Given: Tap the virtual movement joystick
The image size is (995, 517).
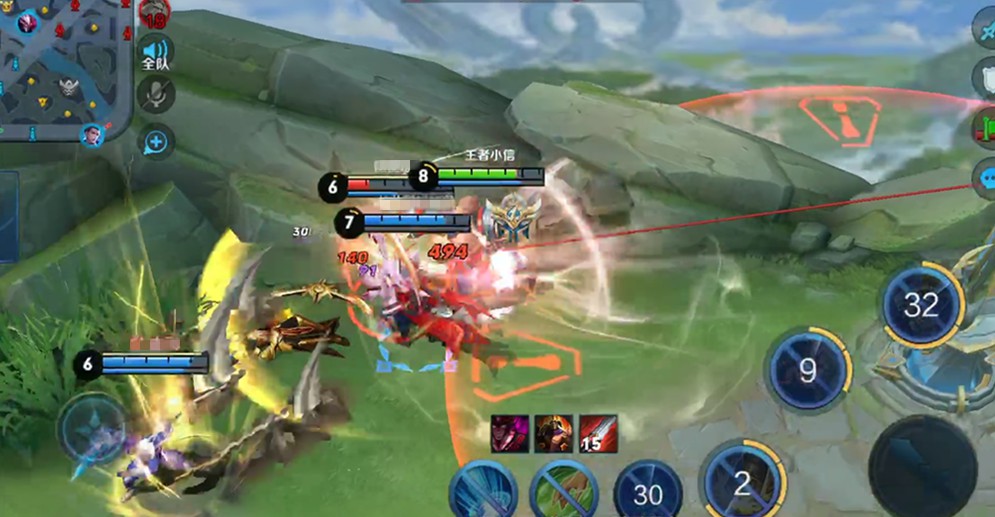Looking at the screenshot, I should pyautogui.click(x=92, y=430).
